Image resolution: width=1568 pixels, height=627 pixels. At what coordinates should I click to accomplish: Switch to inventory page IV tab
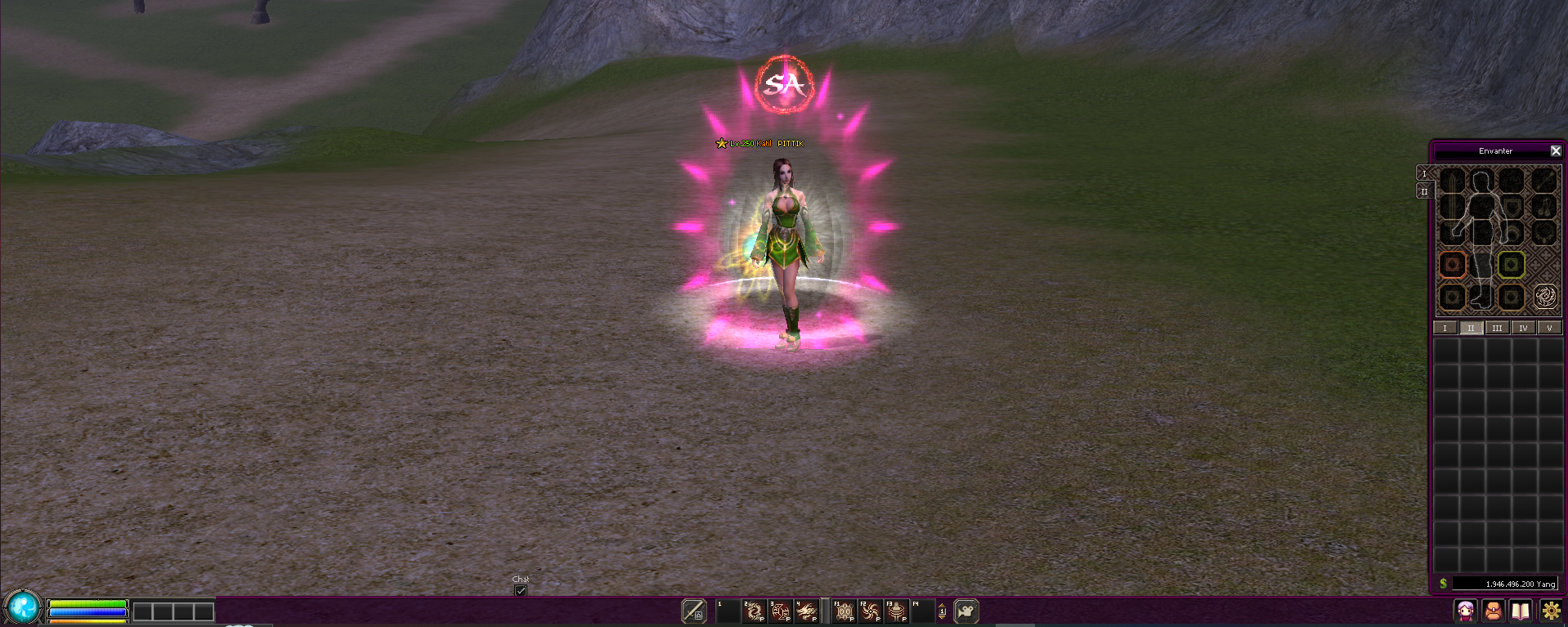[1523, 328]
